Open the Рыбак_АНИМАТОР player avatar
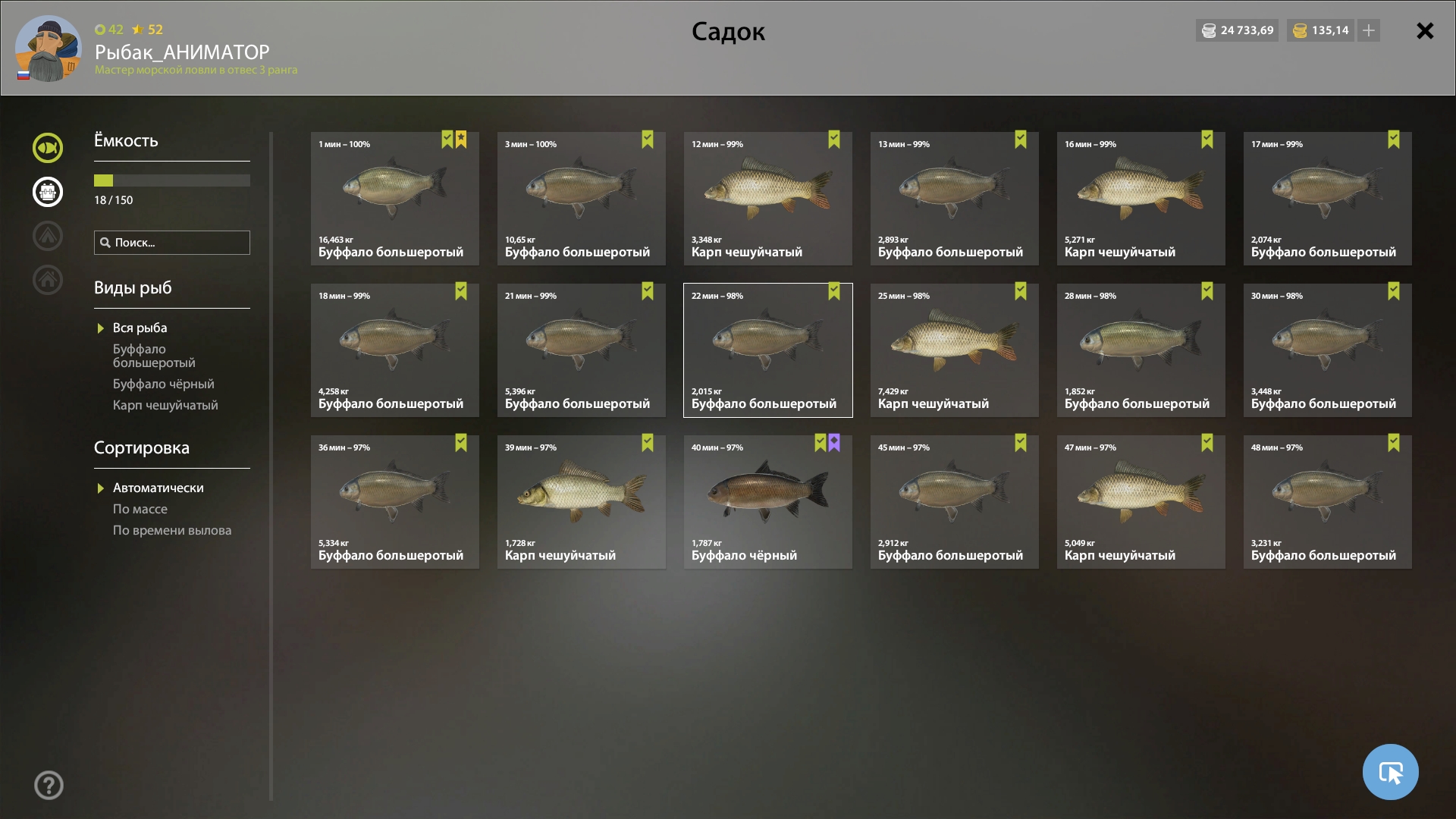The image size is (1456, 819). [x=48, y=49]
